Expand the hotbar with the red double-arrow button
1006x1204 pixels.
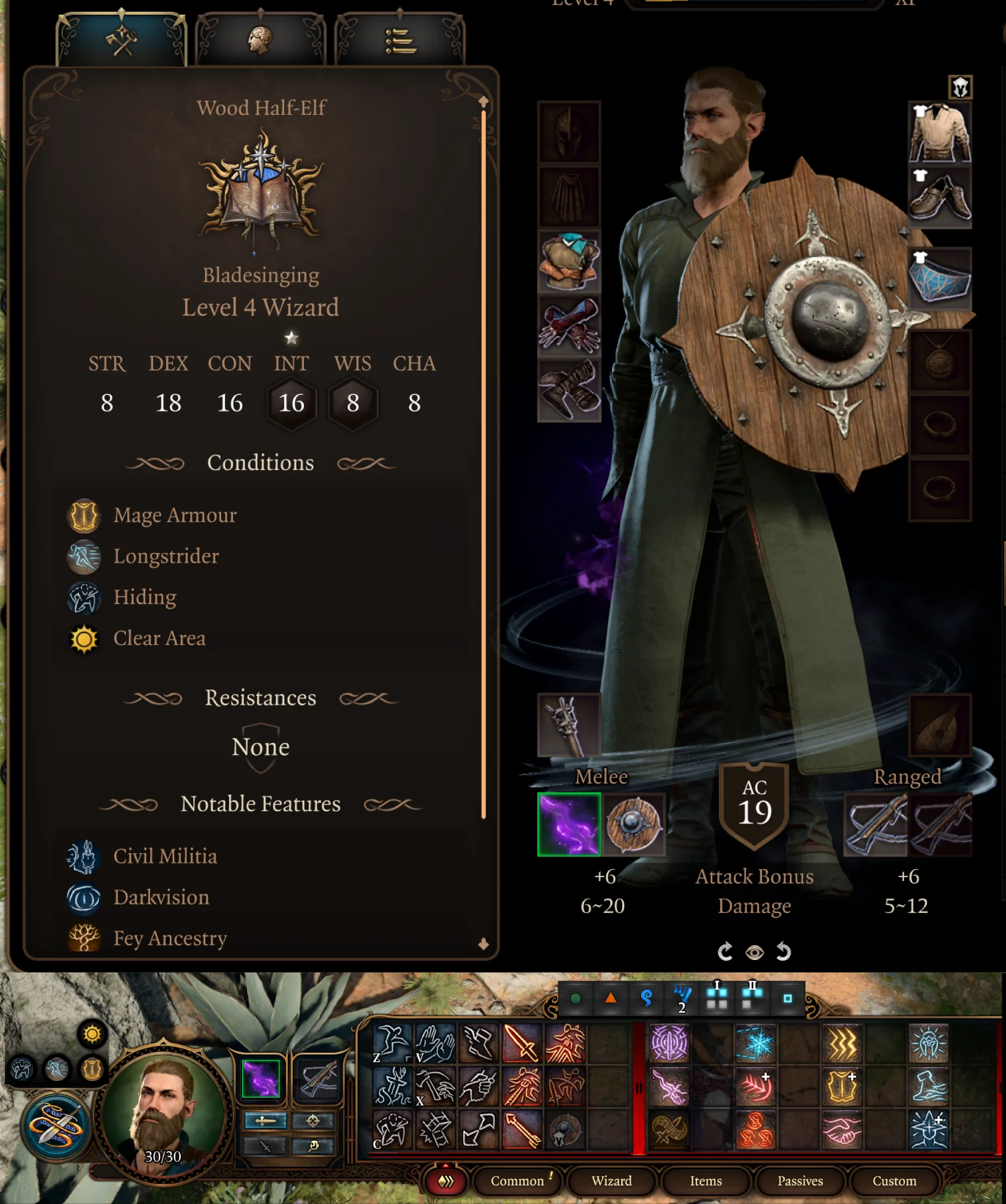[x=445, y=1181]
